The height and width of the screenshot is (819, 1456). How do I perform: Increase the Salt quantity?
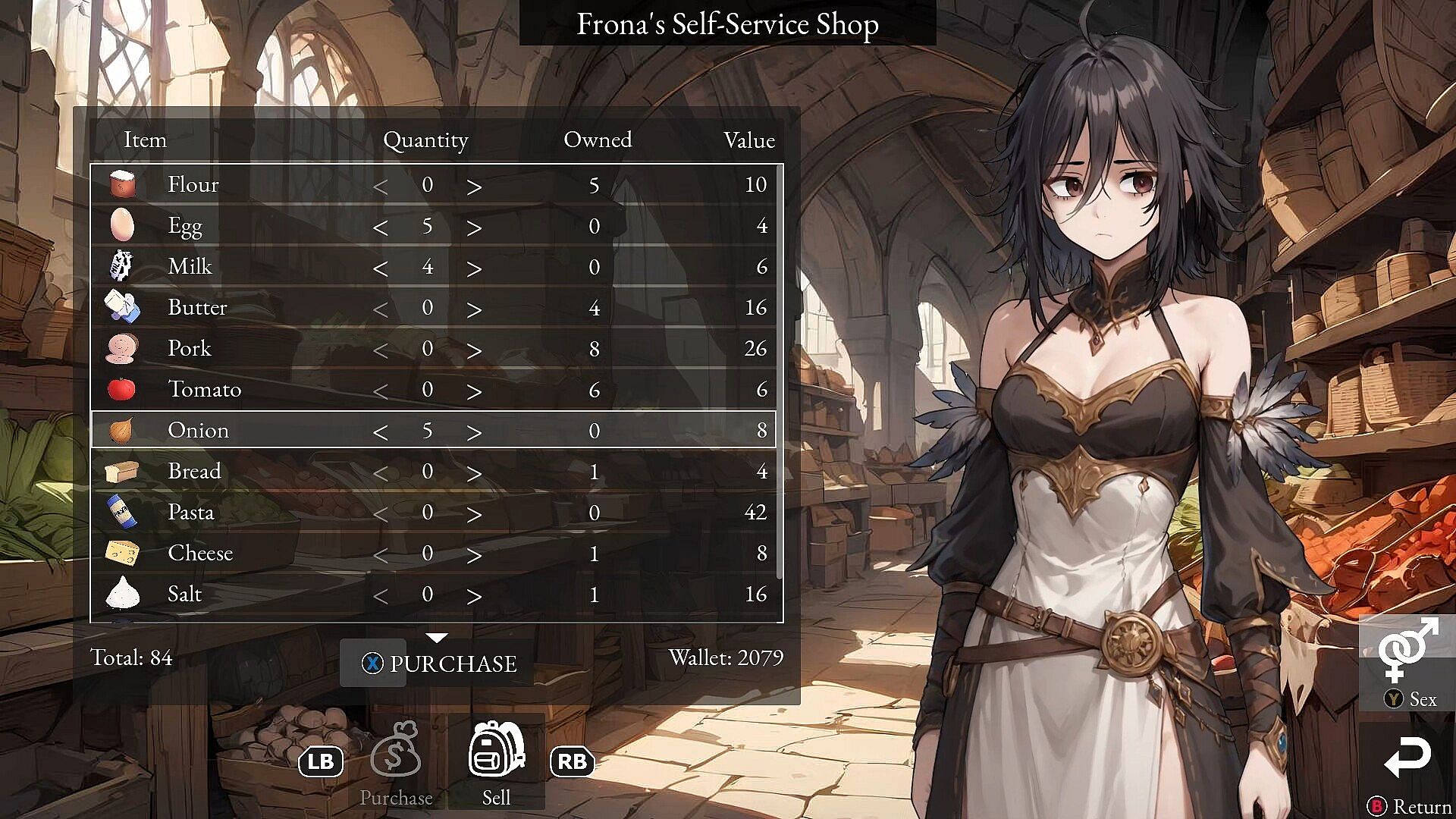pos(474,595)
